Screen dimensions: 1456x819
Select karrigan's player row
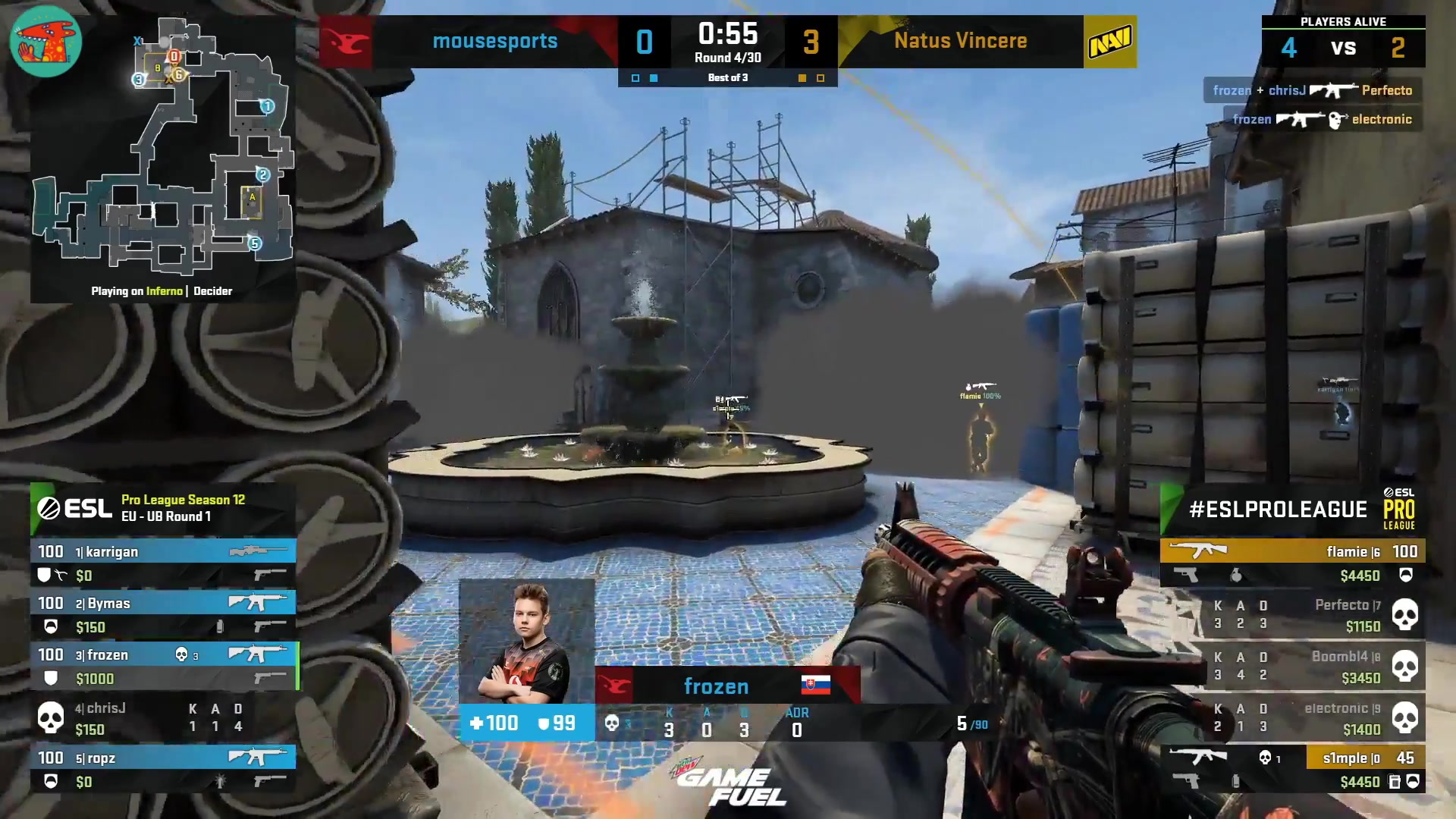163,563
